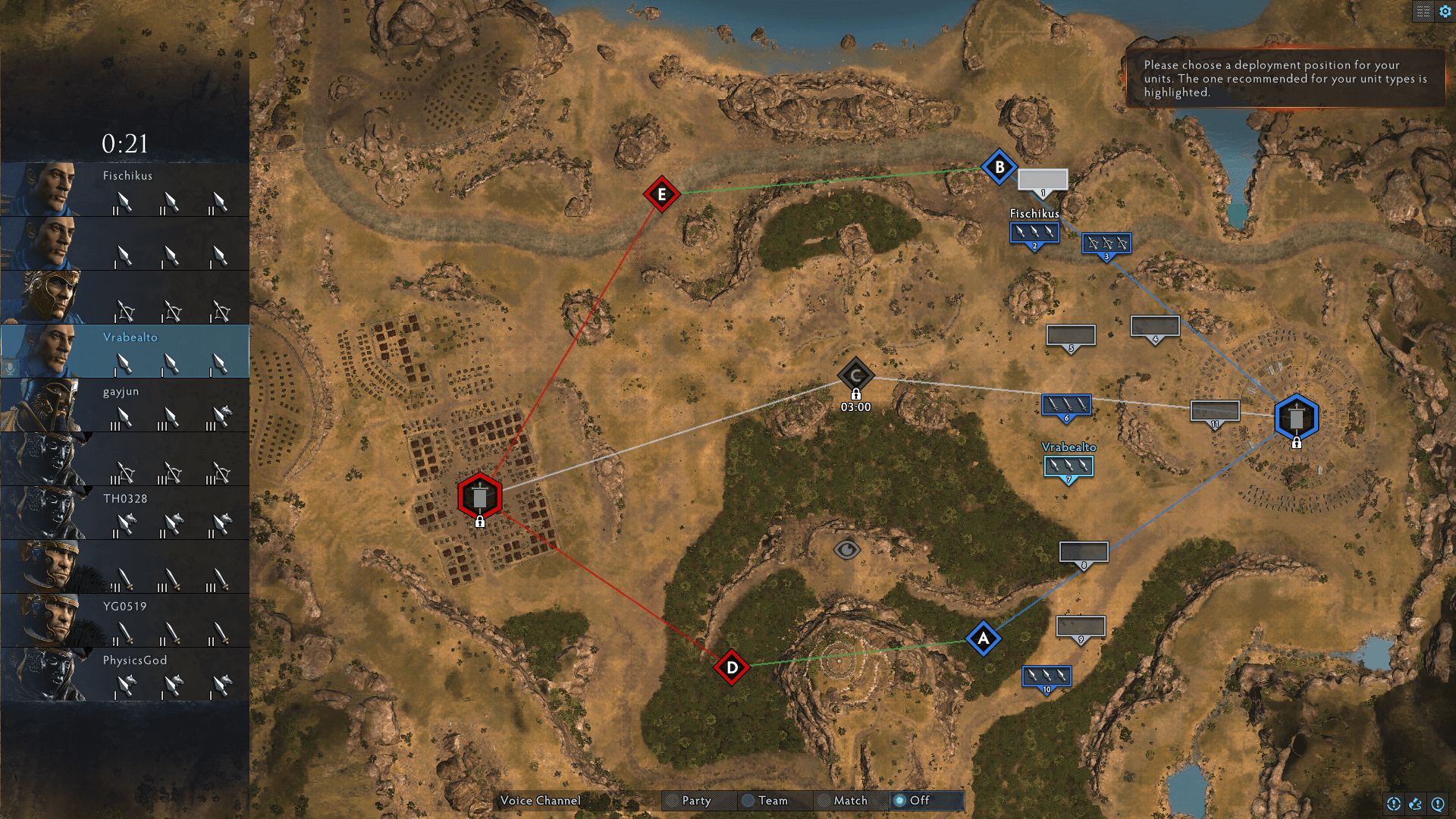This screenshot has width=1456, height=819.
Task: Select the locked blue team base flag
Action: (x=1296, y=416)
